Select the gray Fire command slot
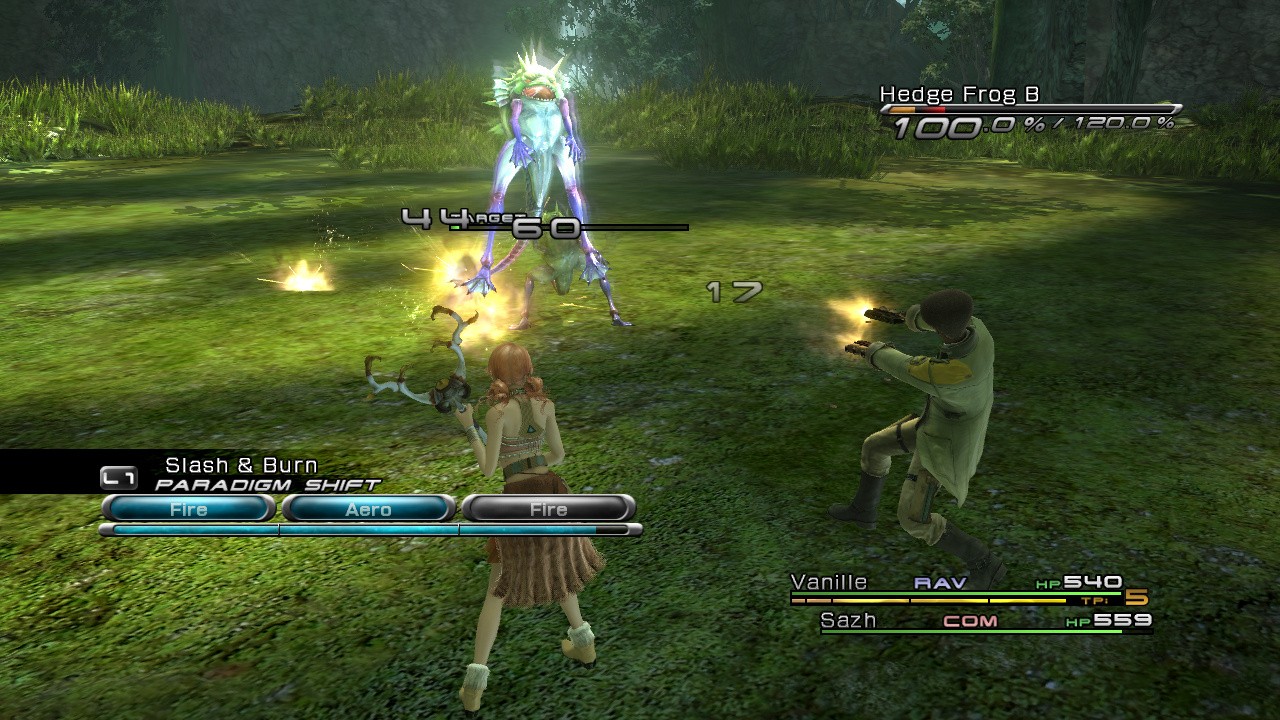1280x720 pixels. (548, 509)
